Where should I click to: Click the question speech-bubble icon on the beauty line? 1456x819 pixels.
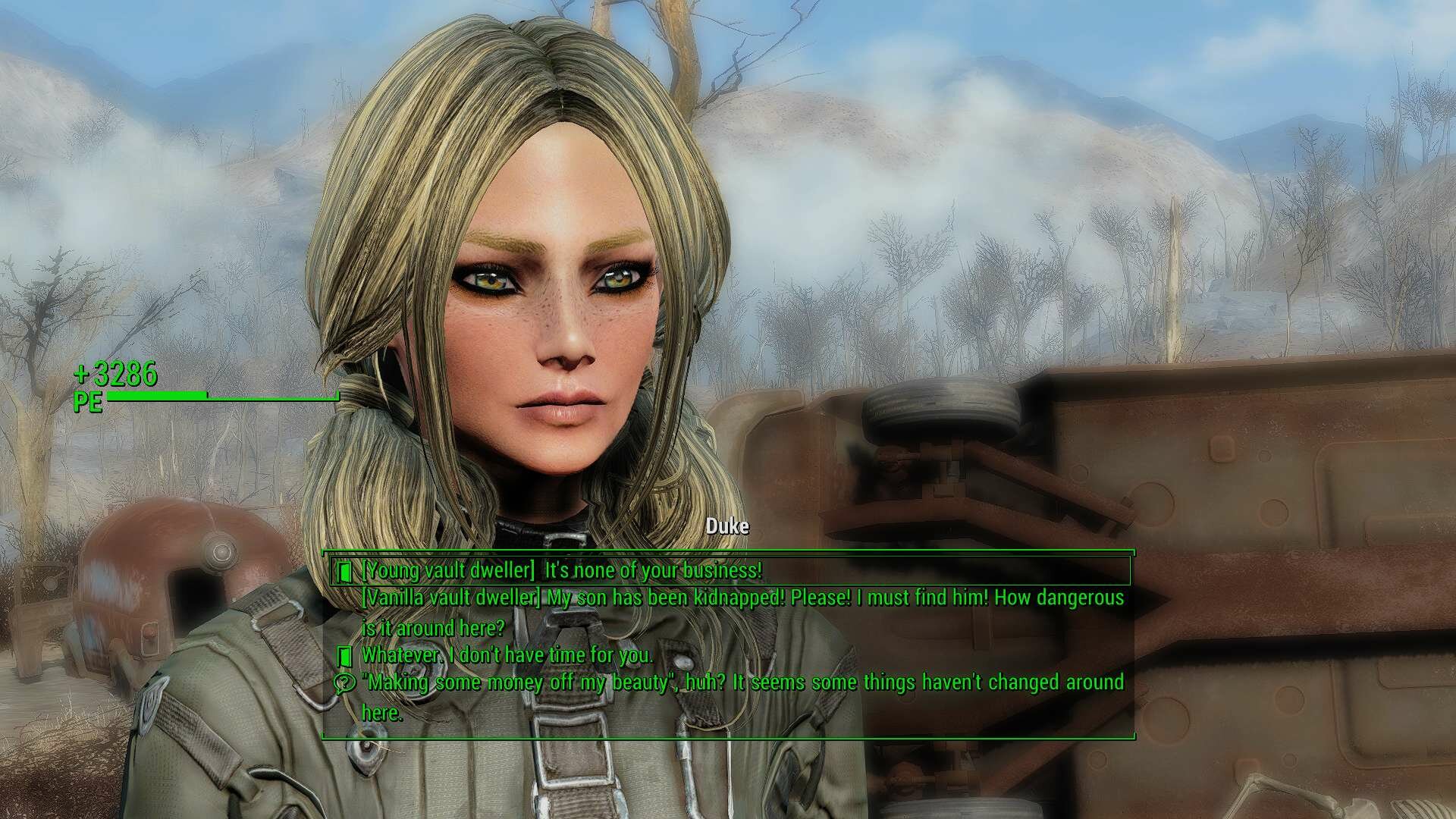[347, 682]
